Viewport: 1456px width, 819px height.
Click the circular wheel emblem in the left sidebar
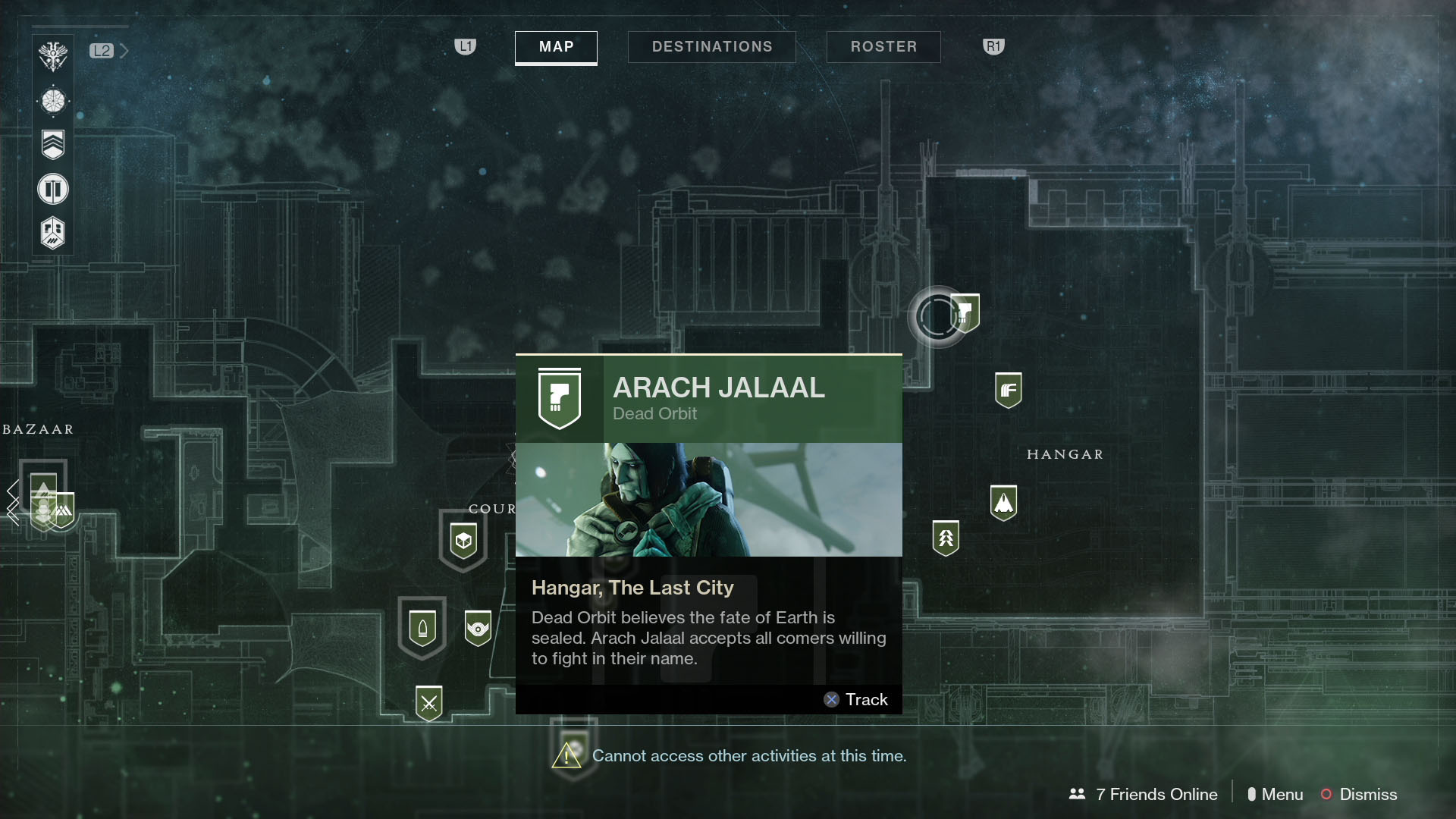coord(52,100)
